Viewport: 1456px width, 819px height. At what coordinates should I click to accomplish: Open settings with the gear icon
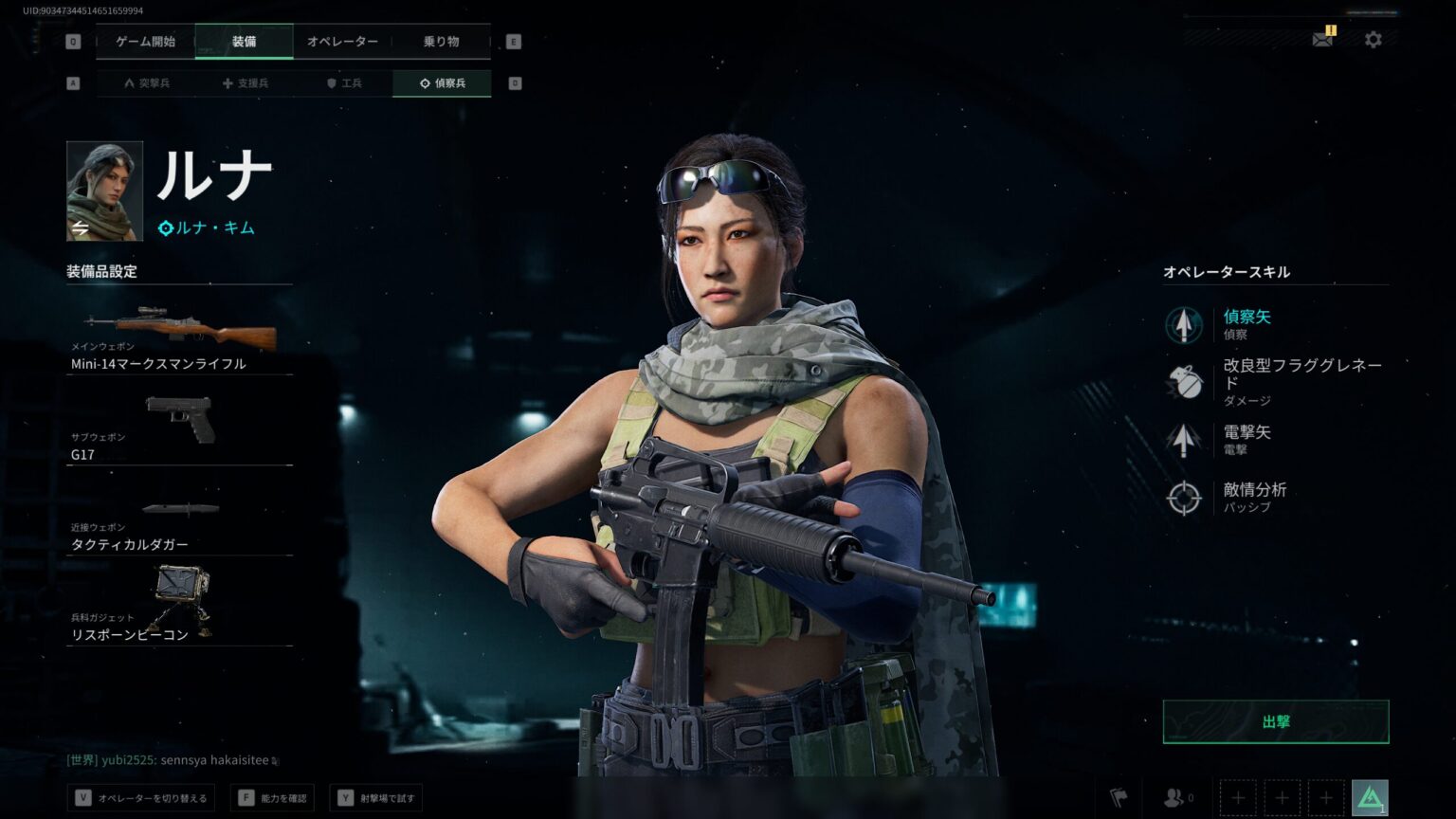[1373, 40]
